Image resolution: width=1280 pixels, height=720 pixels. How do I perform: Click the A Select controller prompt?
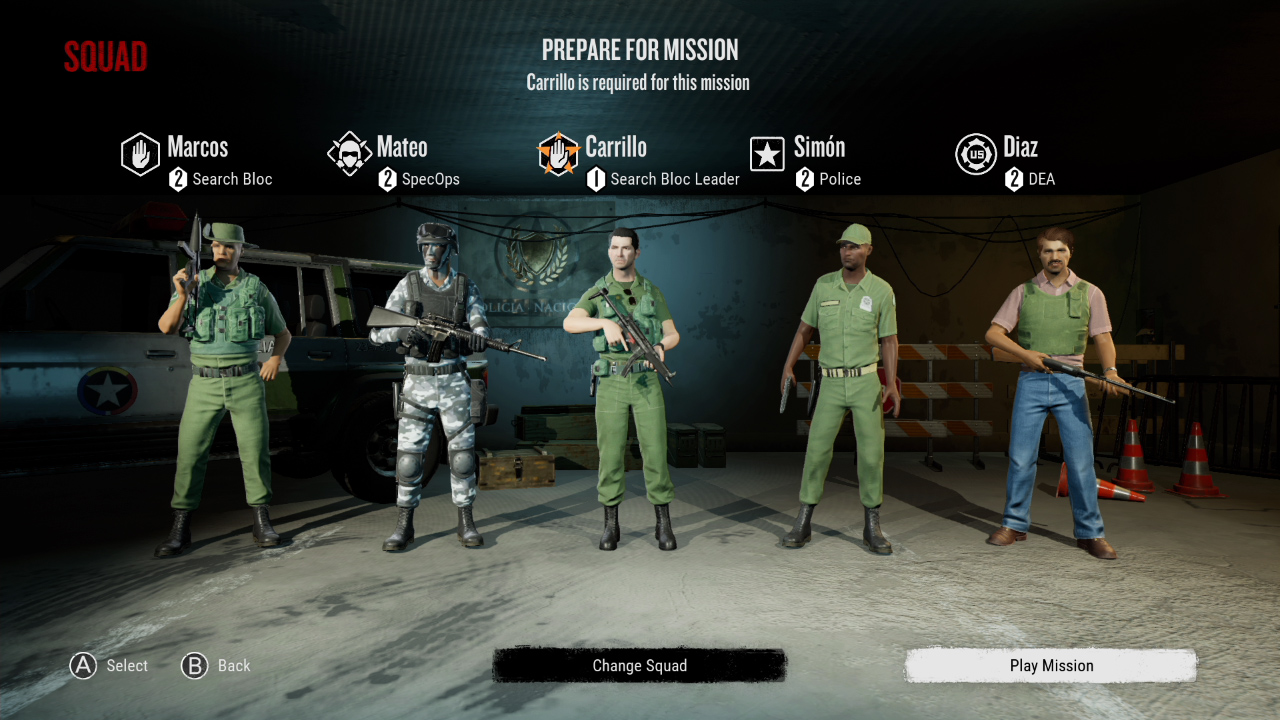pyautogui.click(x=107, y=666)
